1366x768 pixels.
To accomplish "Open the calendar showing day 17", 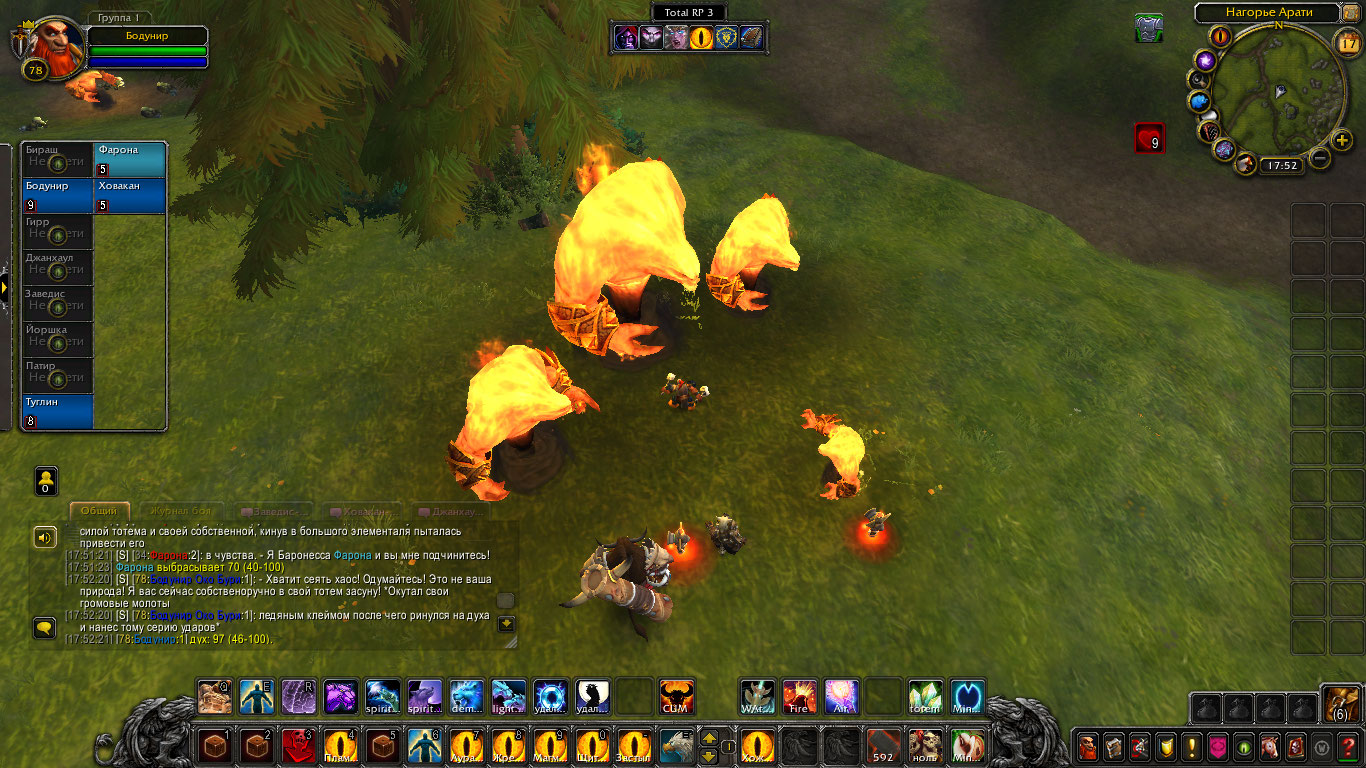I will 1348,42.
